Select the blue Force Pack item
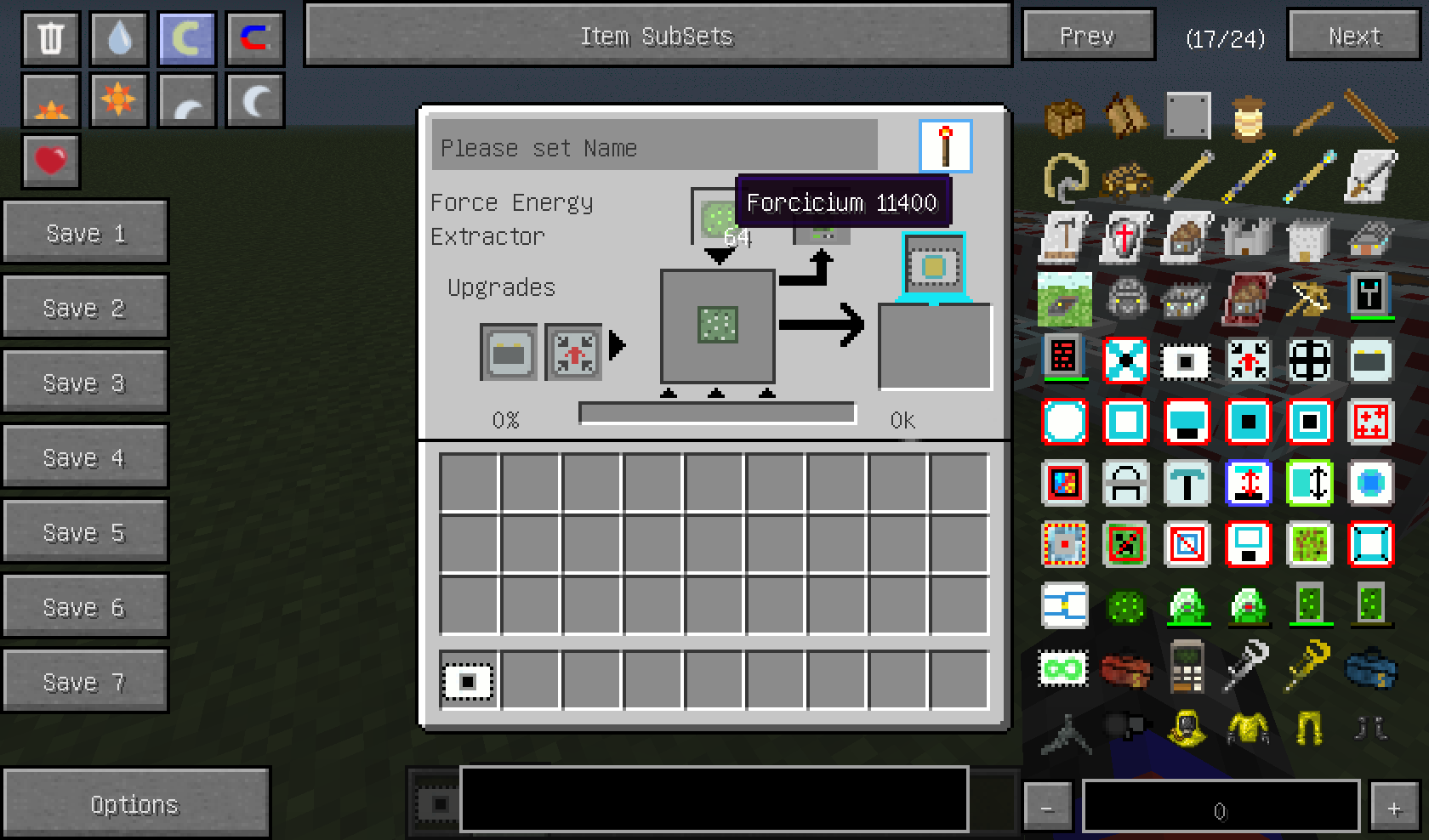Image resolution: width=1429 pixels, height=840 pixels. pyautogui.click(x=1371, y=670)
